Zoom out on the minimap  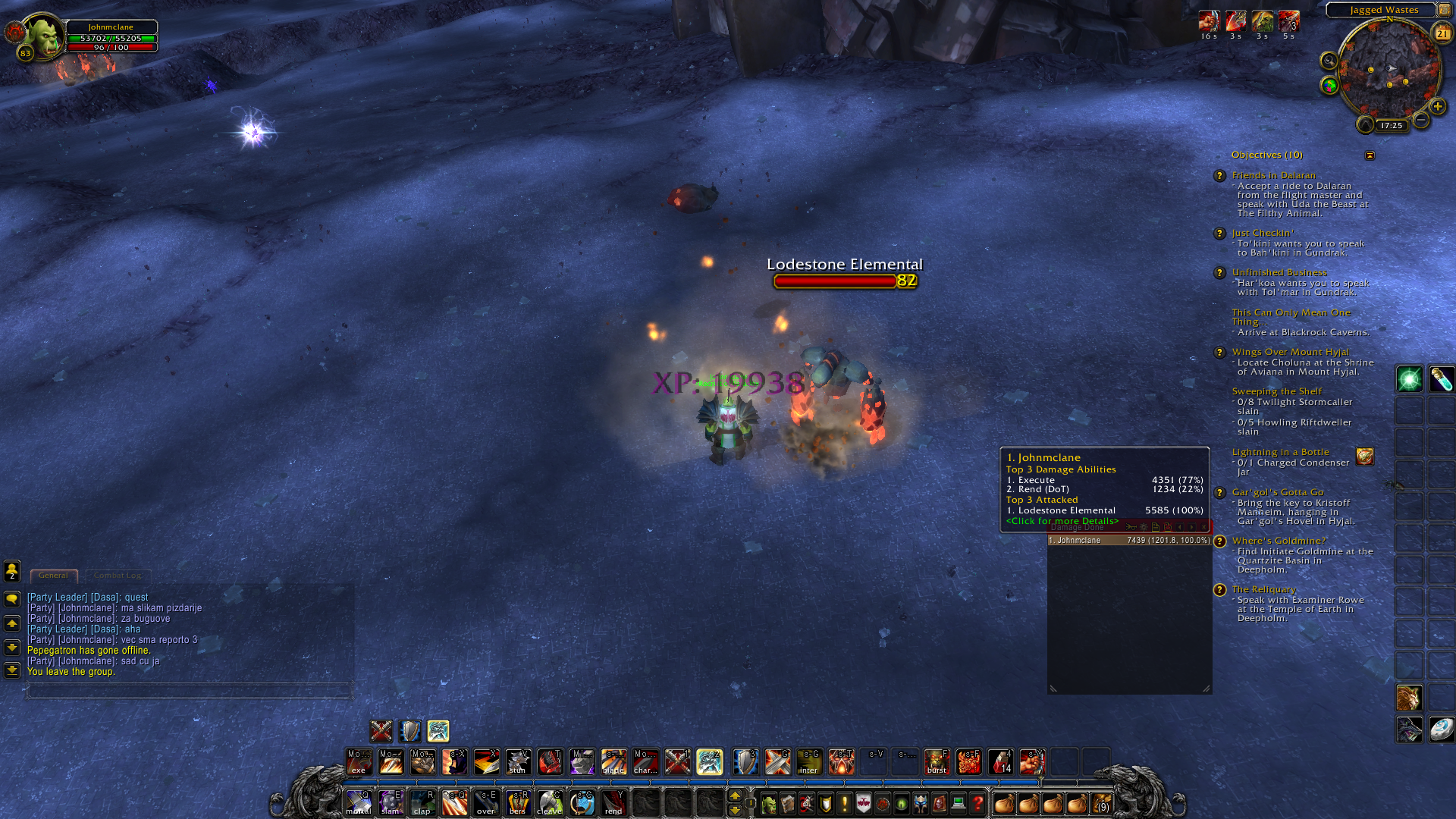(1421, 120)
